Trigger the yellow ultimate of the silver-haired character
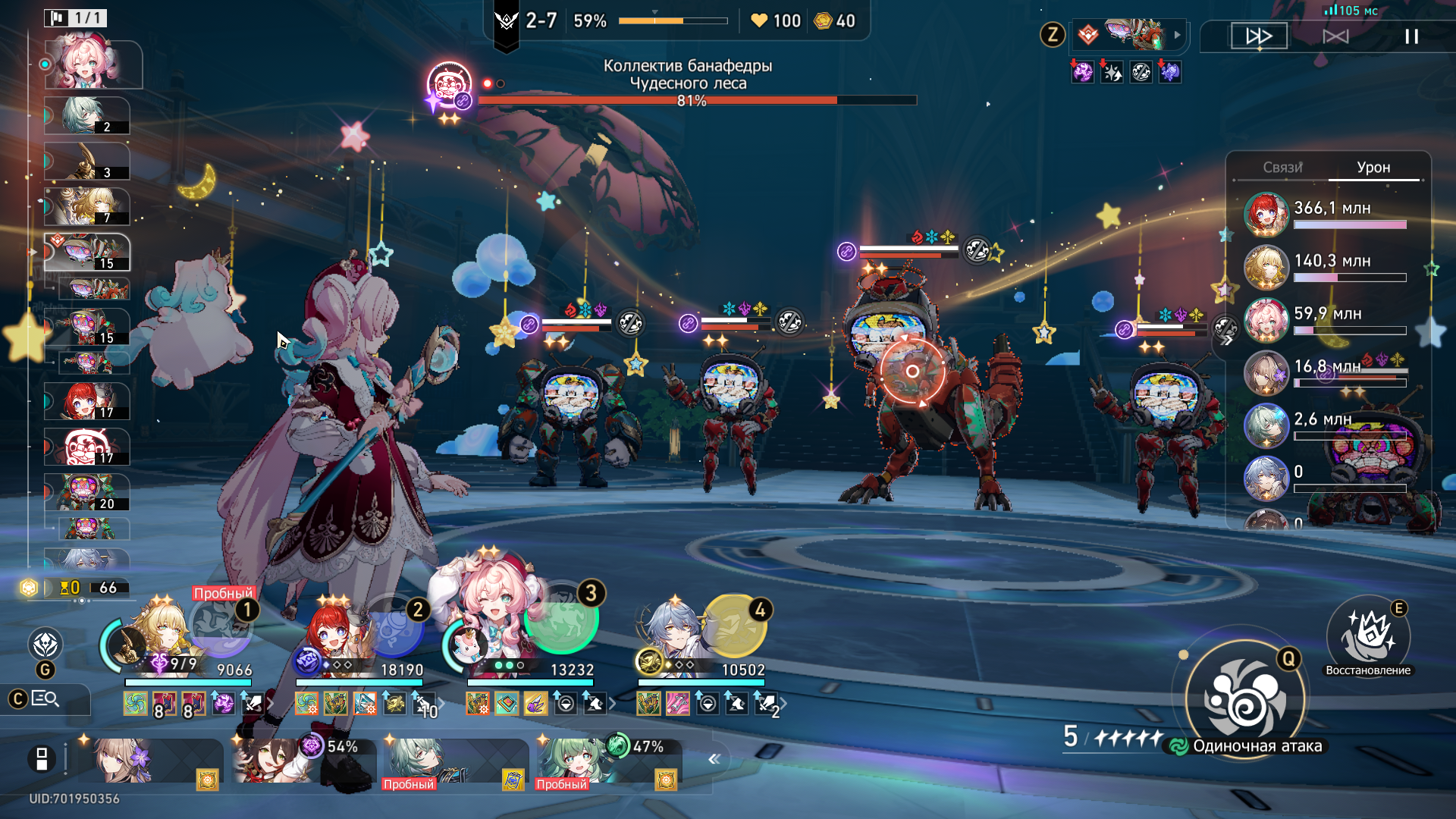Viewport: 1456px width, 819px height. tap(733, 627)
